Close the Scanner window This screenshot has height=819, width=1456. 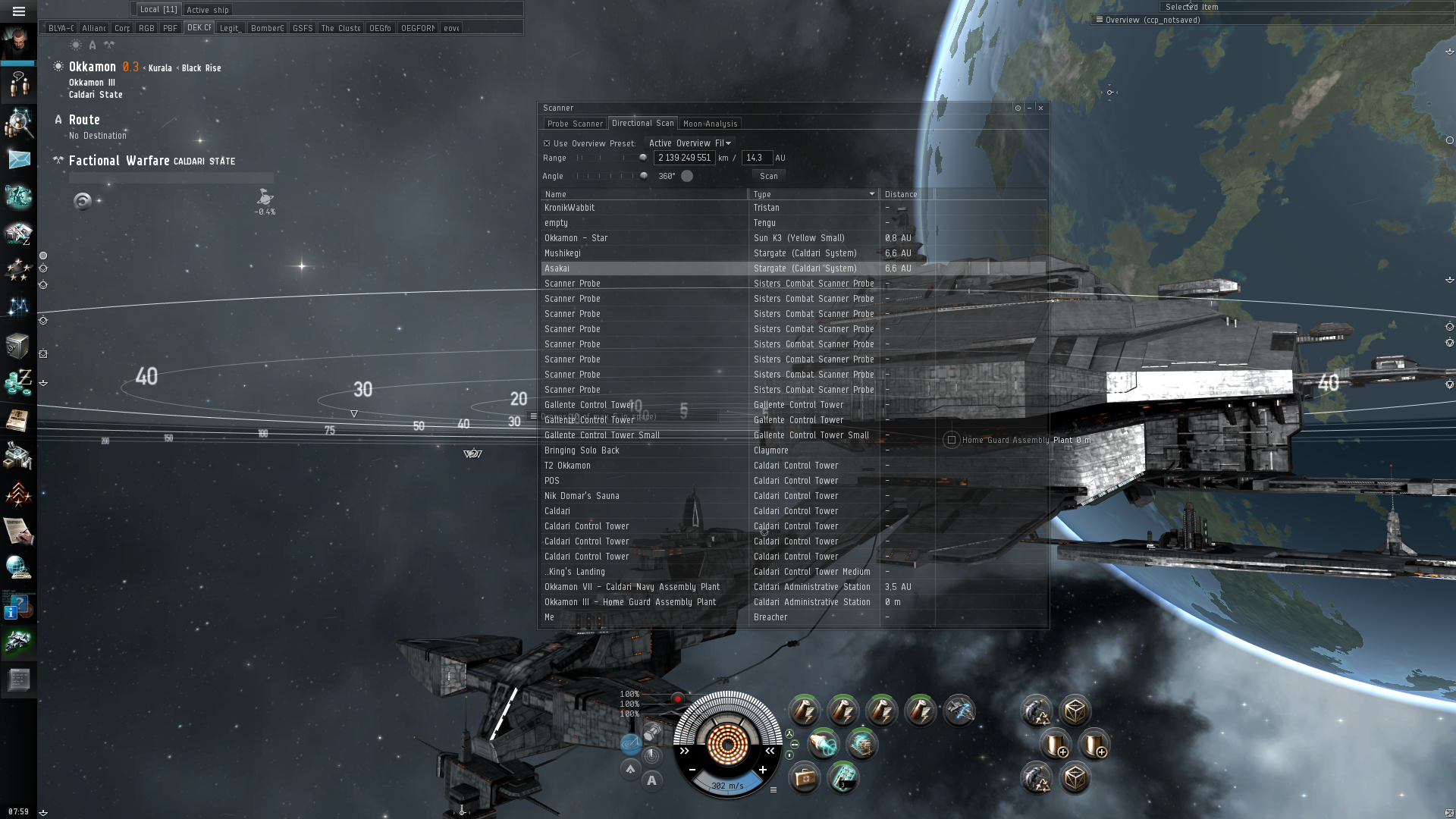1040,108
